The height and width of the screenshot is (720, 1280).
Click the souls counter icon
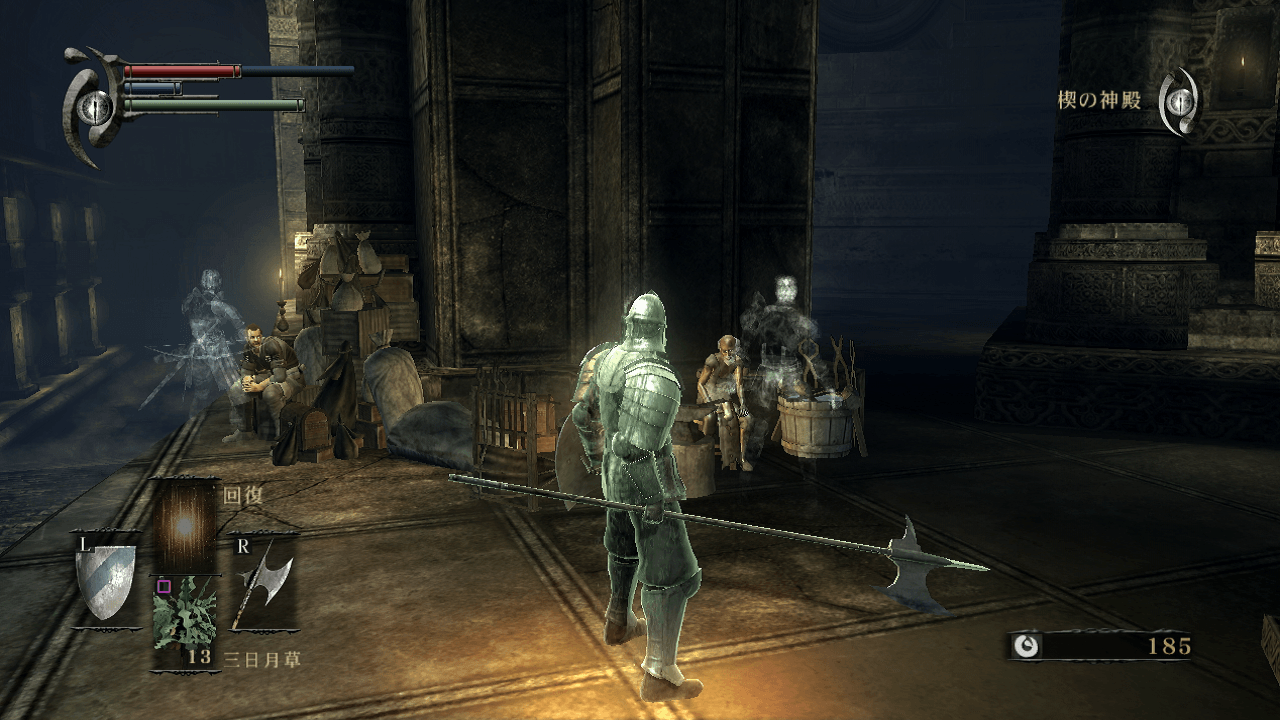tap(1026, 646)
